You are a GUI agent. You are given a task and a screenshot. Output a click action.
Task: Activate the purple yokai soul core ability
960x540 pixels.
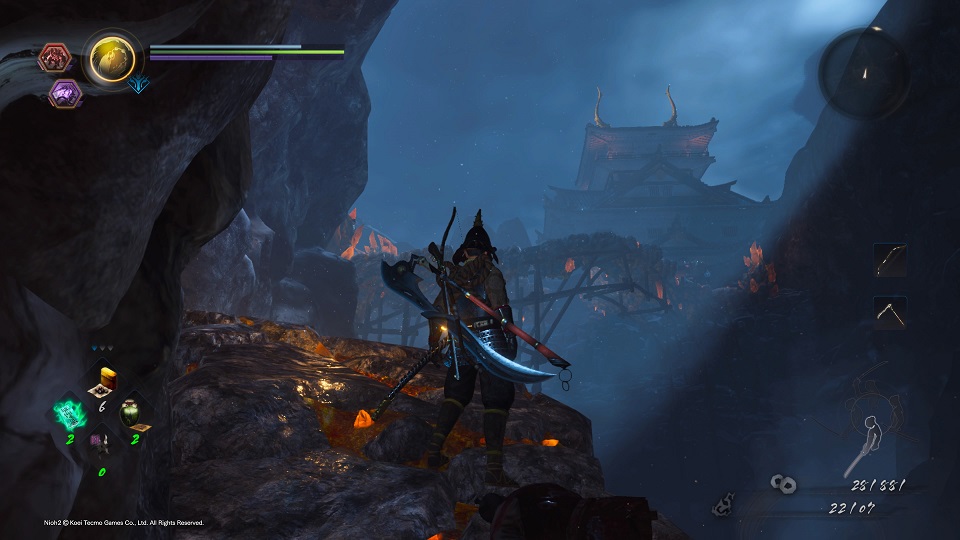pos(65,93)
